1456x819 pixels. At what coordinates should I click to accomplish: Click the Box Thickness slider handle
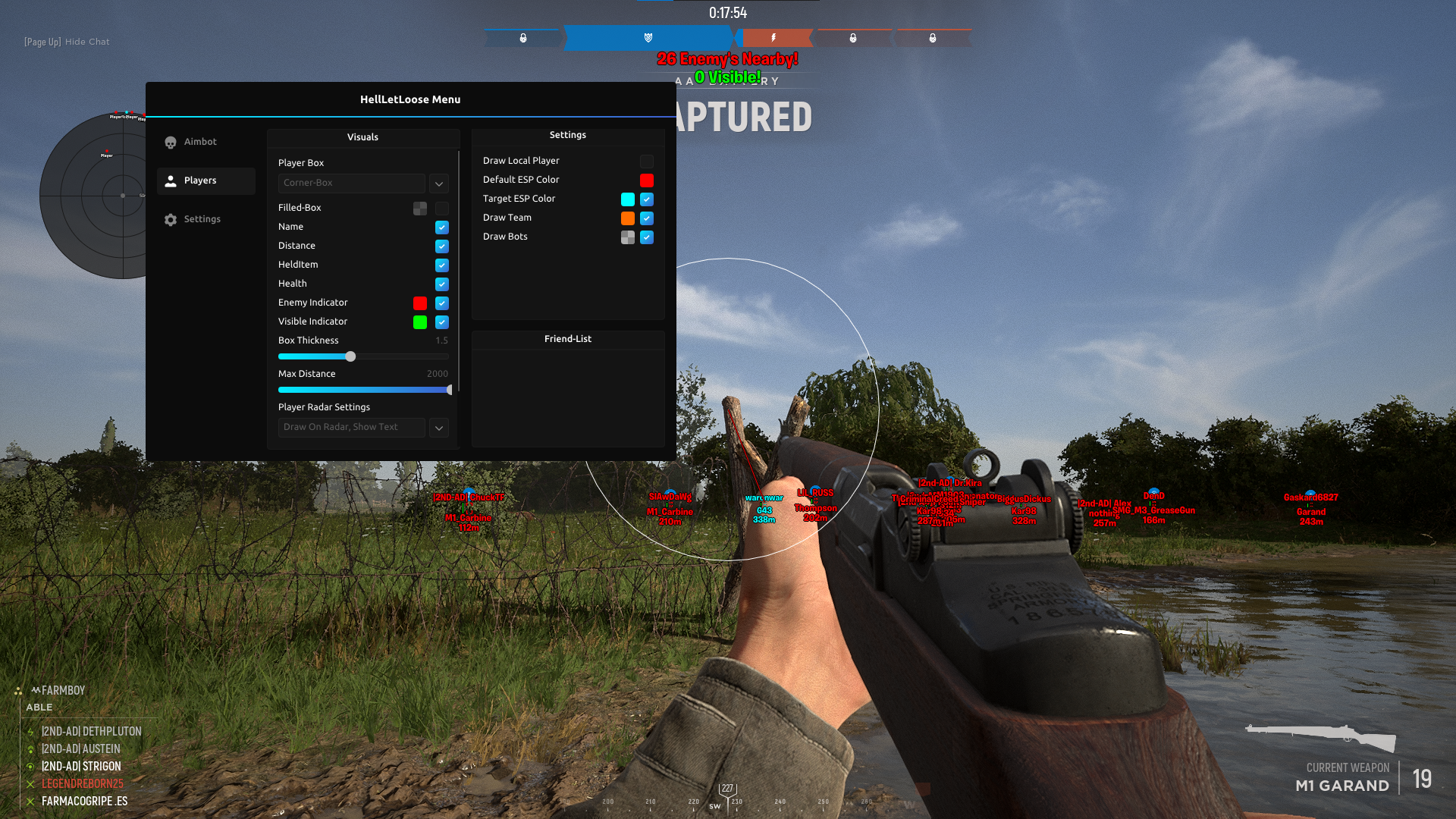coord(350,356)
